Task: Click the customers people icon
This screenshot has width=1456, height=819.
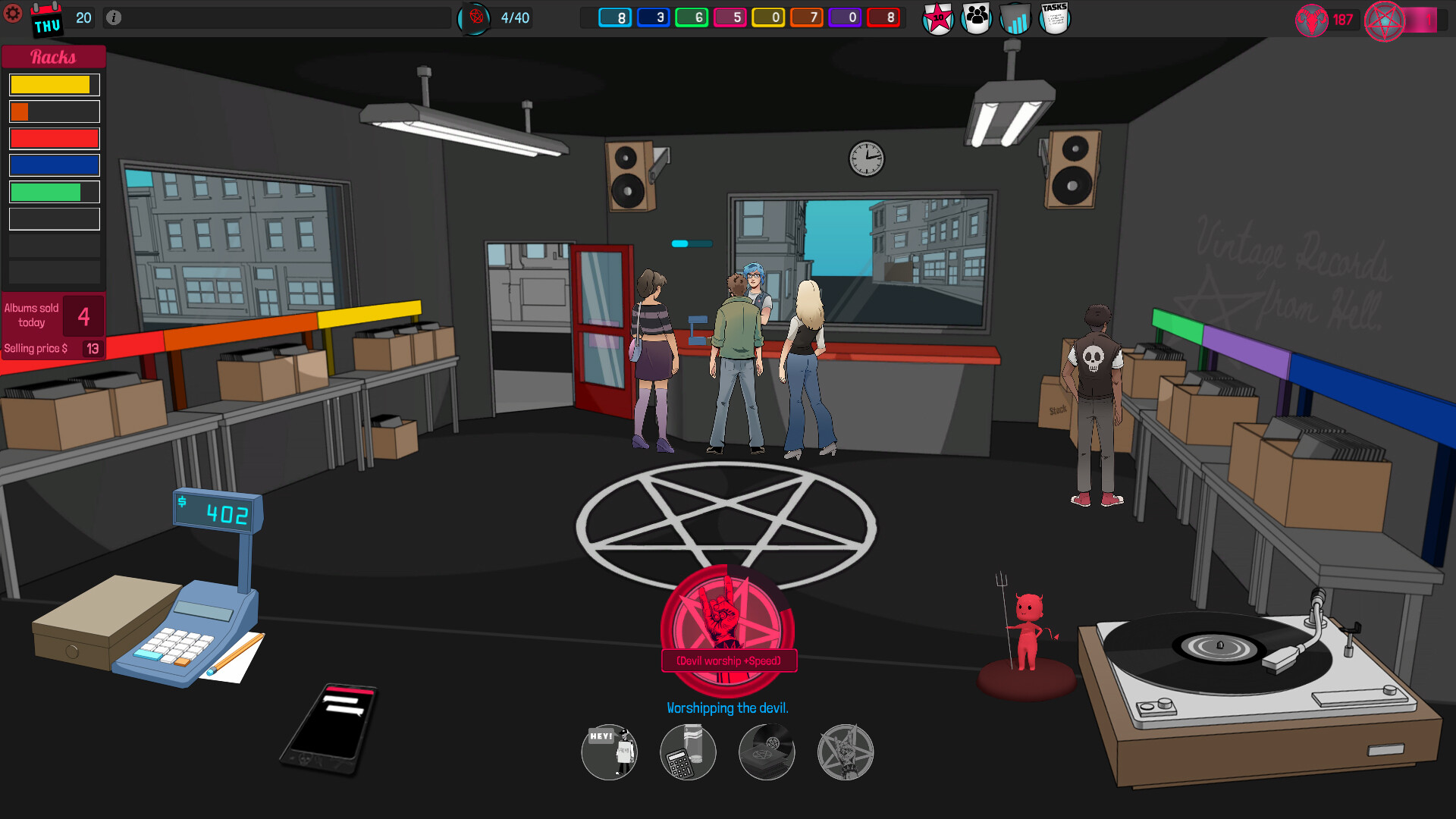Action: [x=976, y=17]
